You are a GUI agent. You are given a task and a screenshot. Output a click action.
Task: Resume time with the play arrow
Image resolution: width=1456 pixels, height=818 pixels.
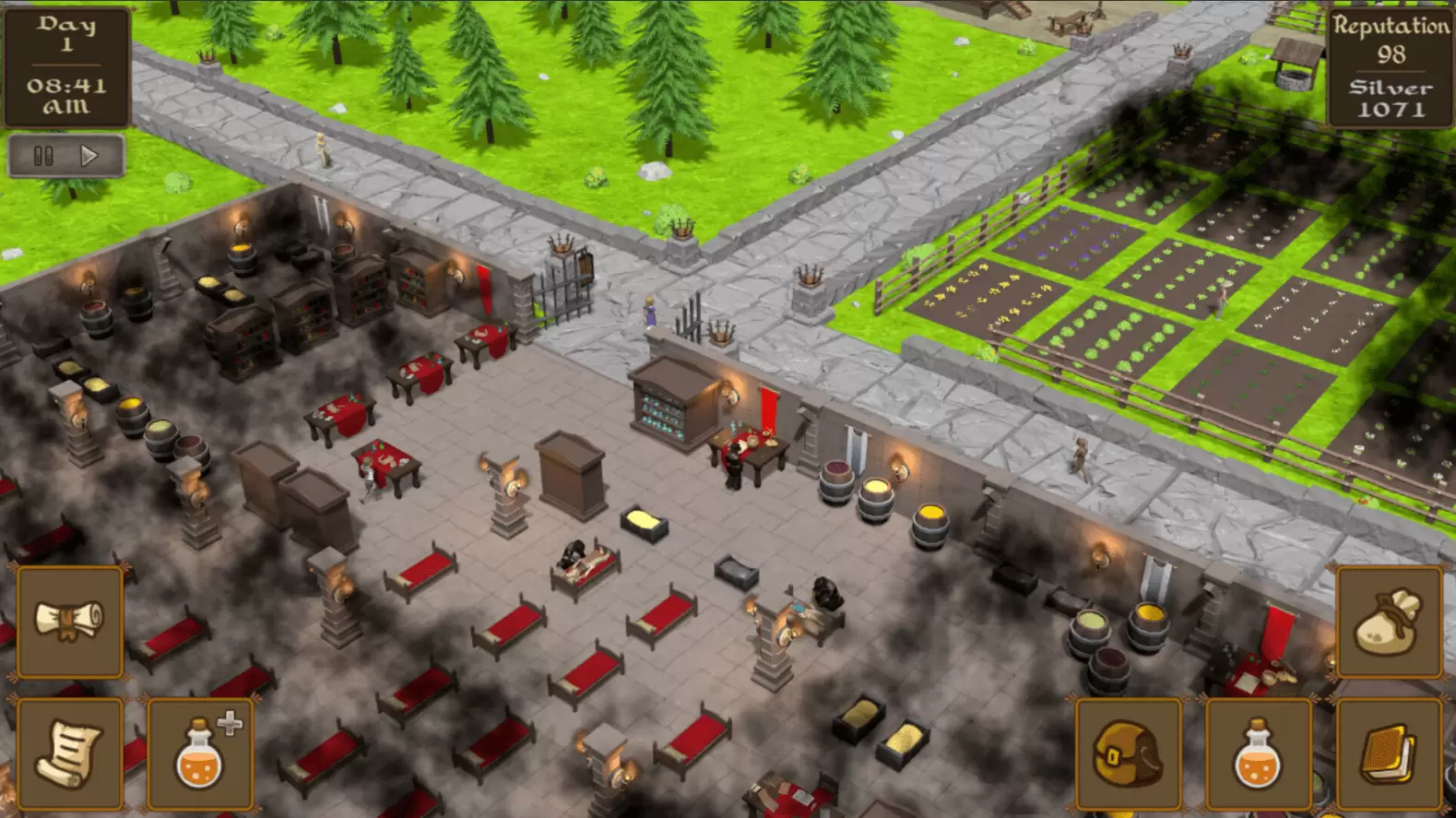(x=89, y=156)
